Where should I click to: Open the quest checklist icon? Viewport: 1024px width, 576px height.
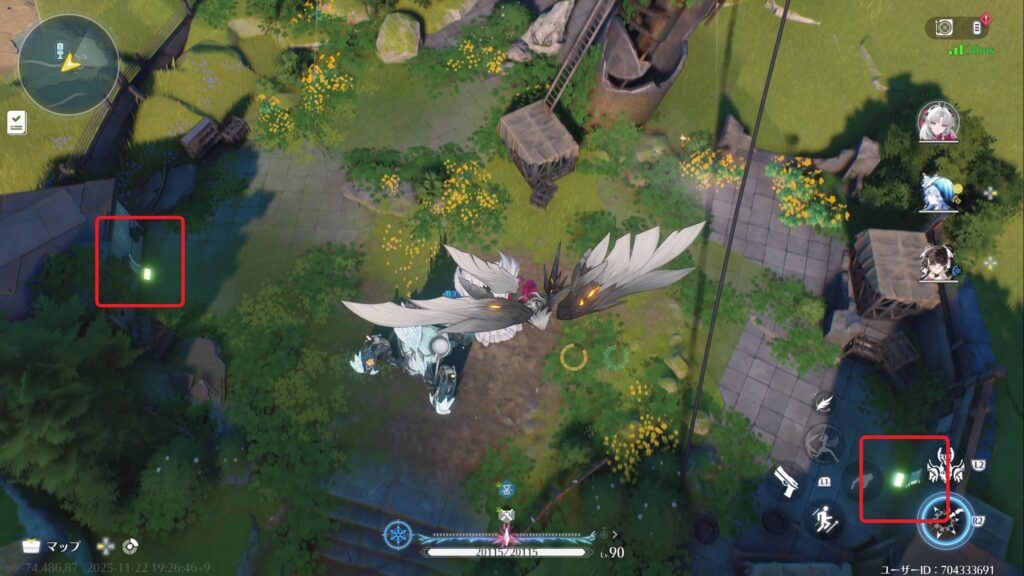16,122
